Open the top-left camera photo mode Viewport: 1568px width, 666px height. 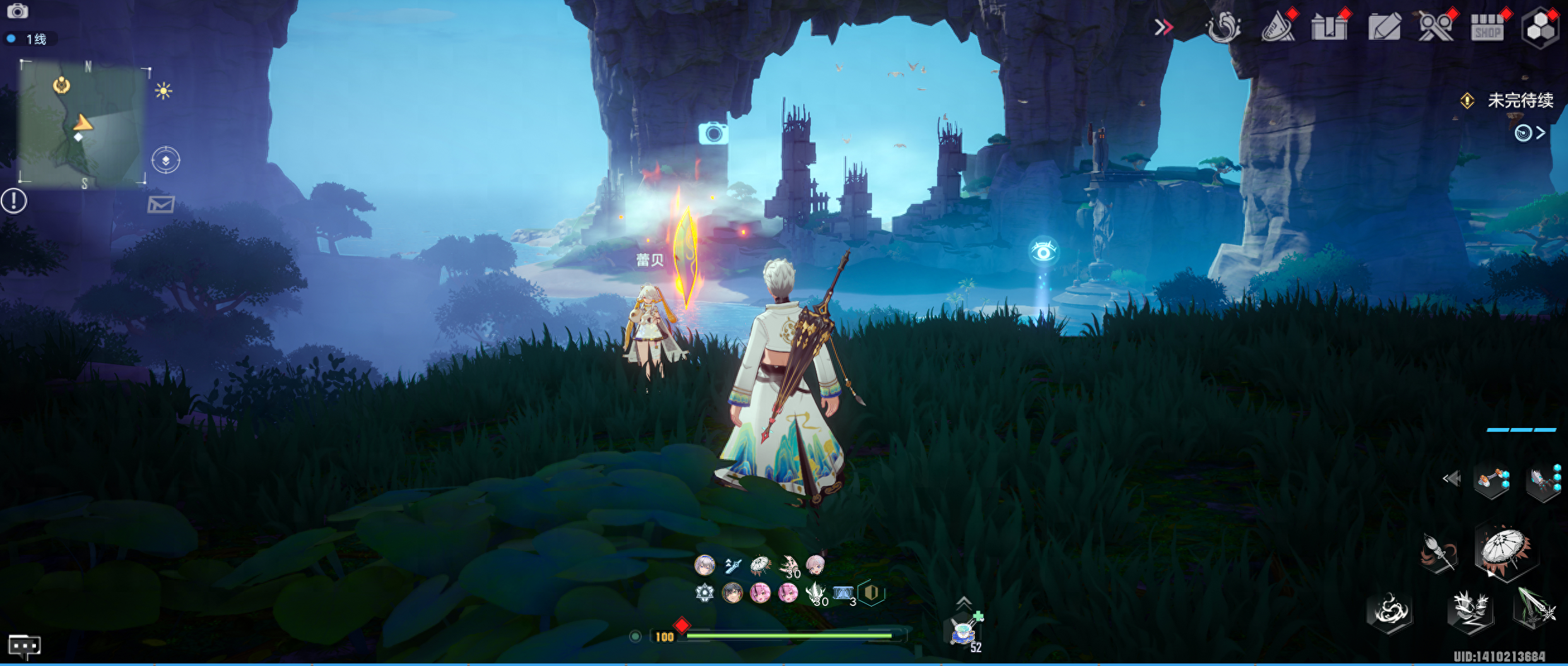coord(17,11)
